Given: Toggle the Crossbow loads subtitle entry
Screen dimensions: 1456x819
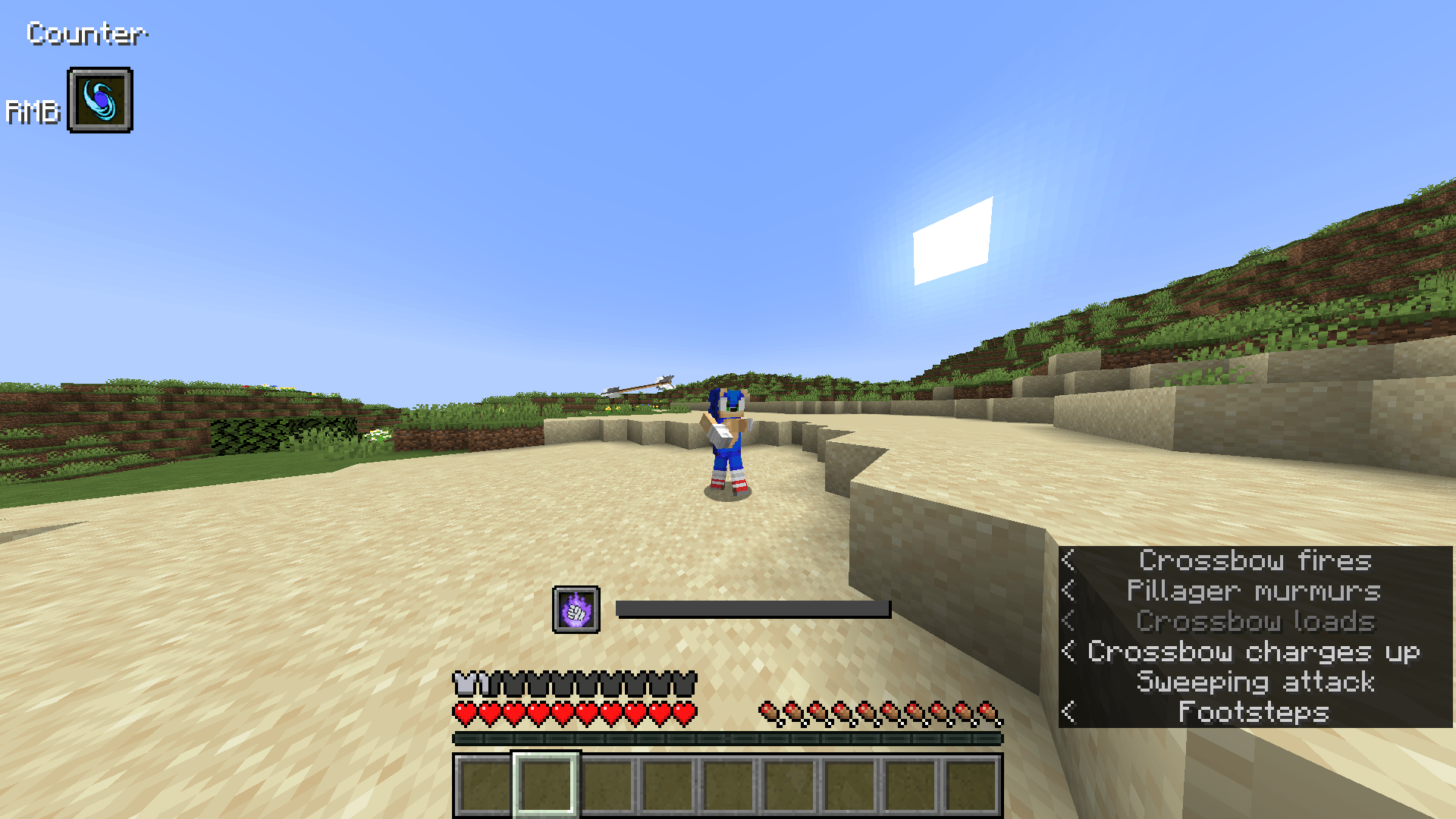Looking at the screenshot, I should click(1254, 621).
